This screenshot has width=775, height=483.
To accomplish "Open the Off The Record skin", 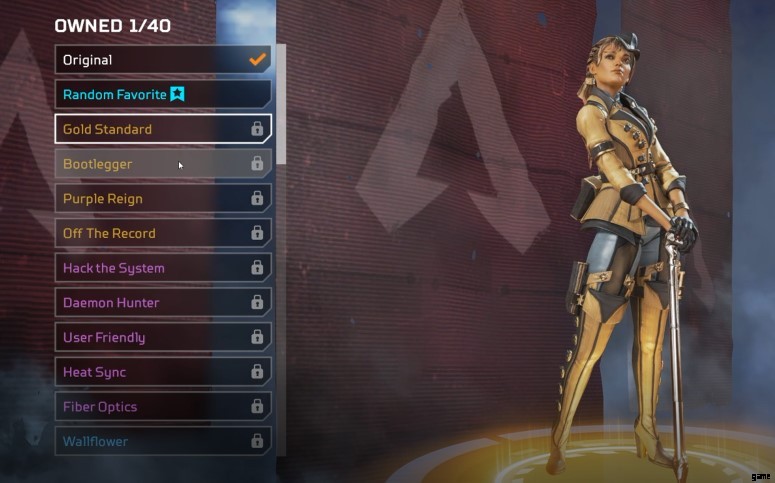I will 162,233.
